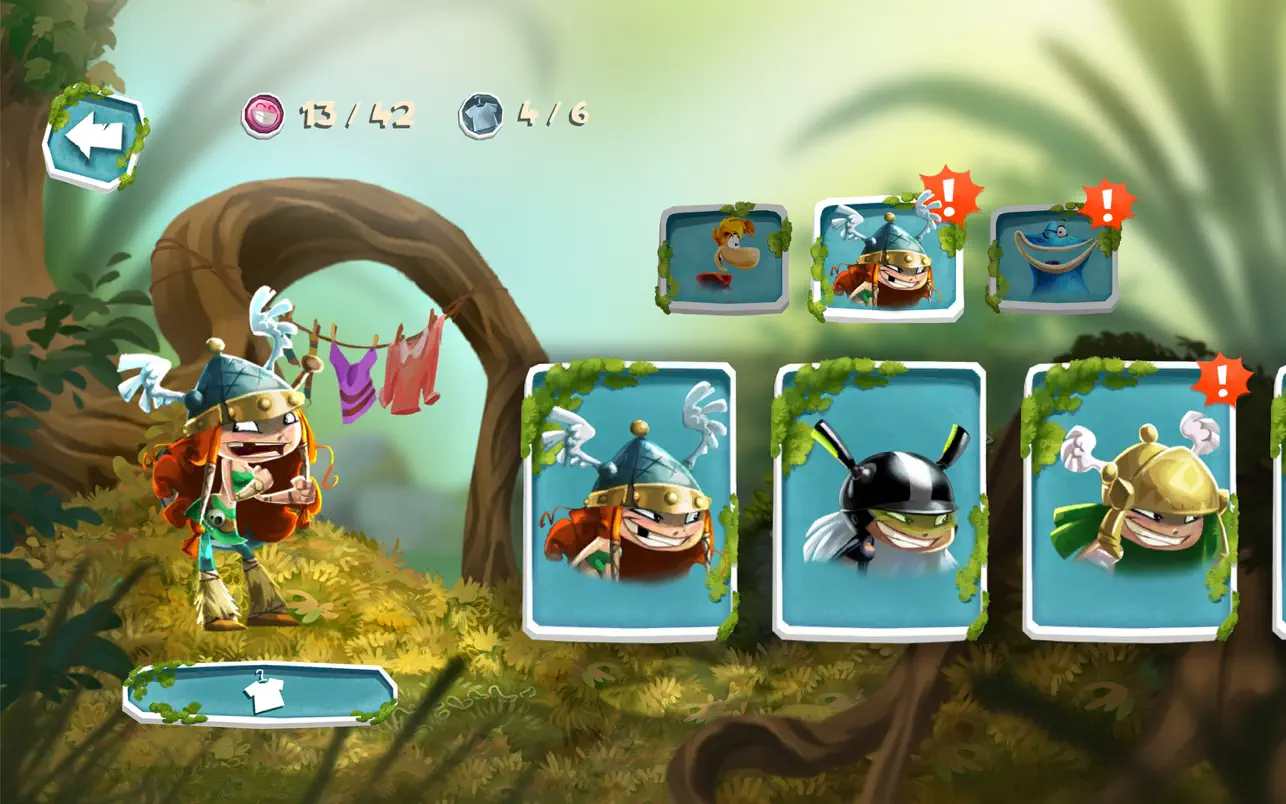Confirm costume with the shirt button
The image size is (1286, 804).
tap(260, 693)
